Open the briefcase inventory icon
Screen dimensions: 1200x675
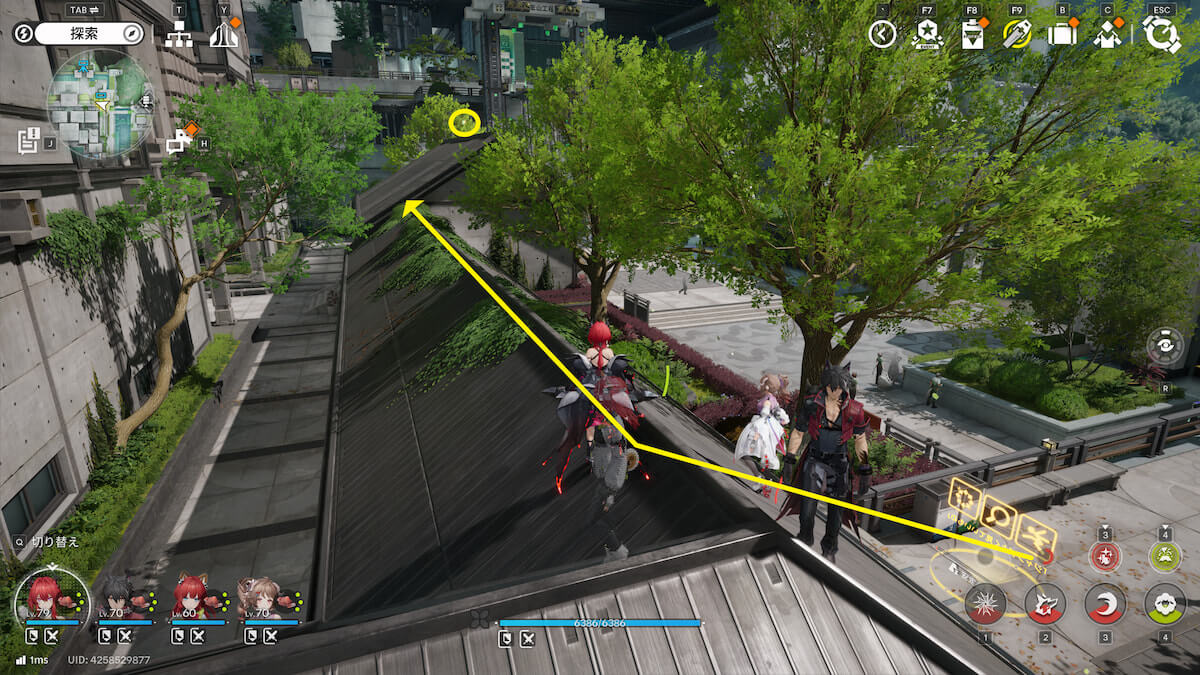tap(1062, 34)
